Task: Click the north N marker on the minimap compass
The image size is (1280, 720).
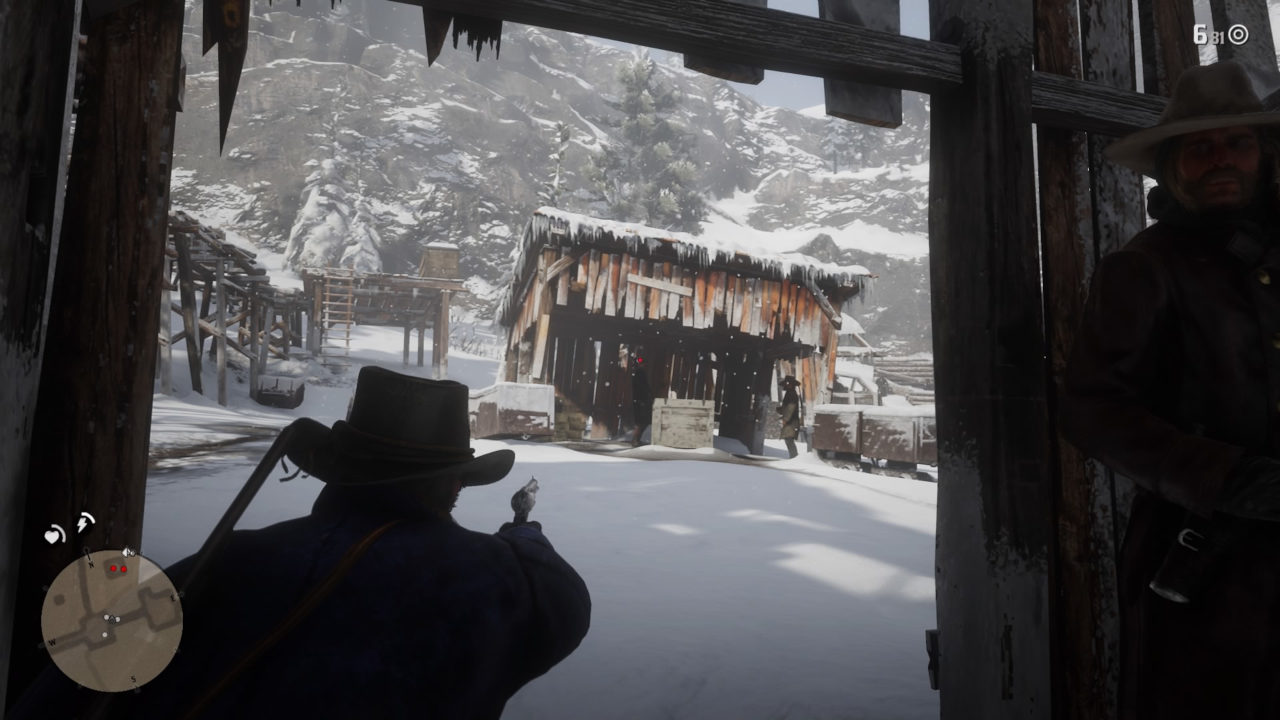Action: (91, 564)
